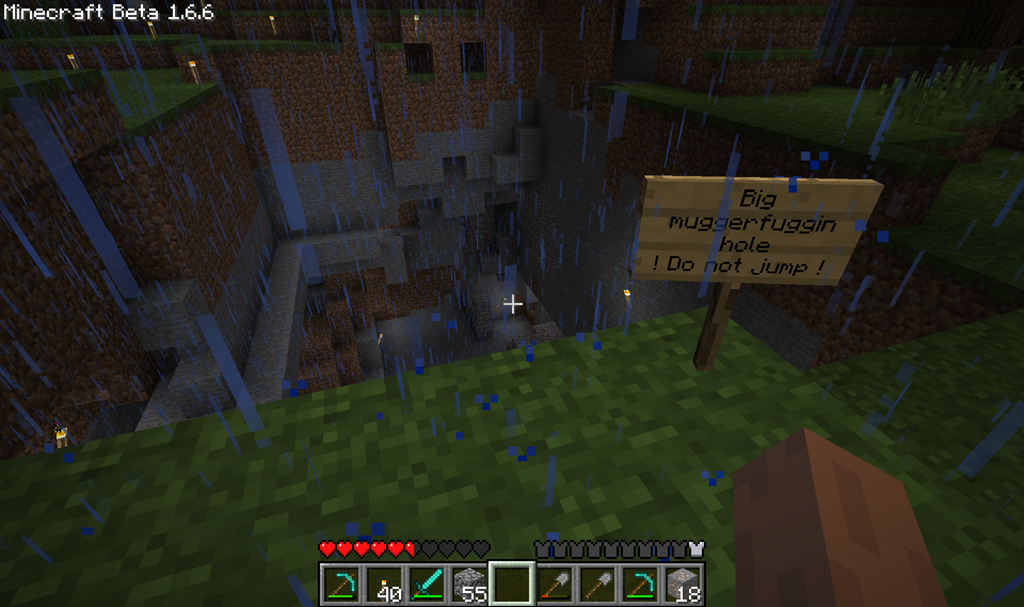Select the shovel without a durability bar

pos(597,583)
